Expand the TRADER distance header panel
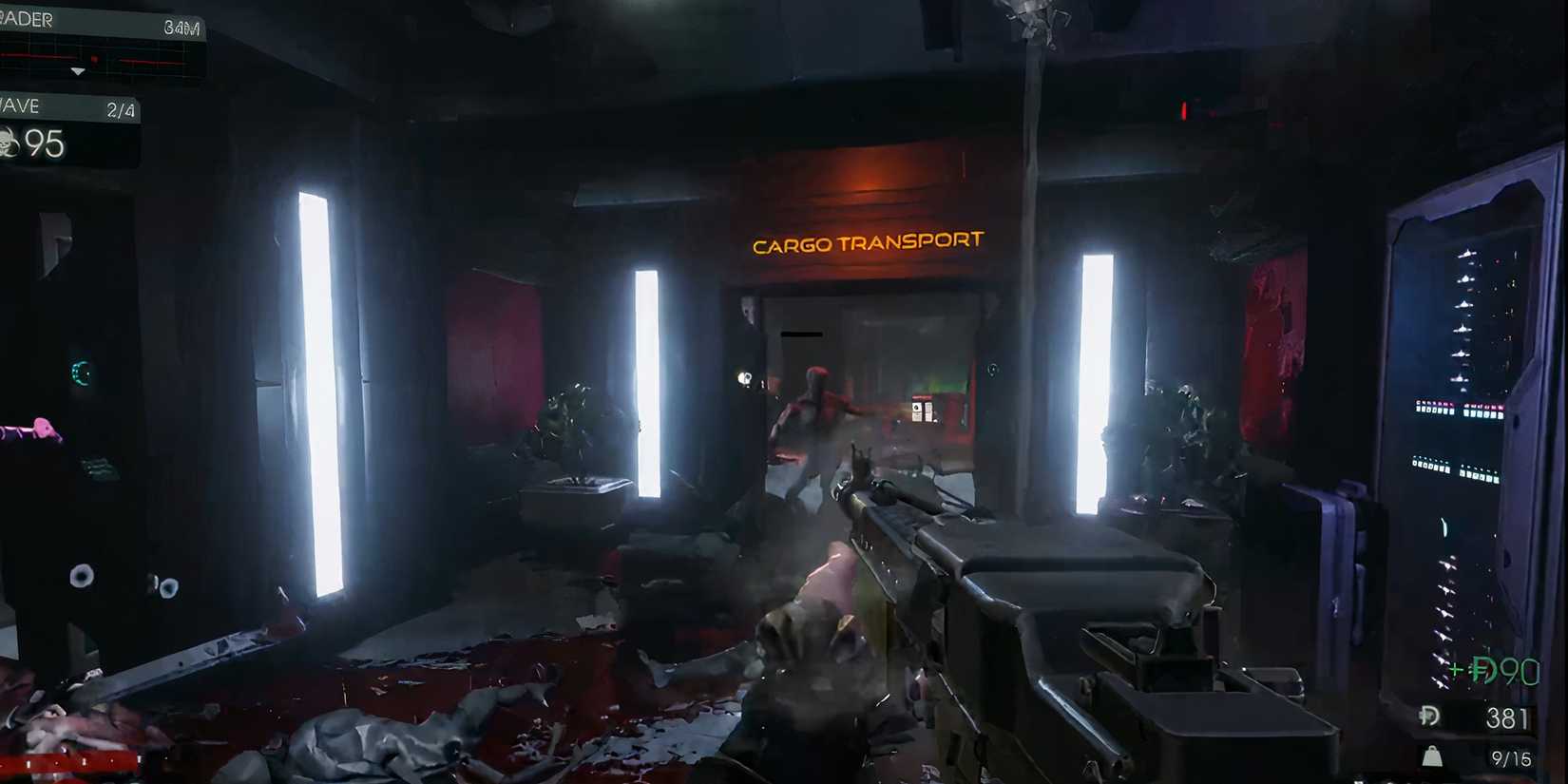 click(x=95, y=20)
